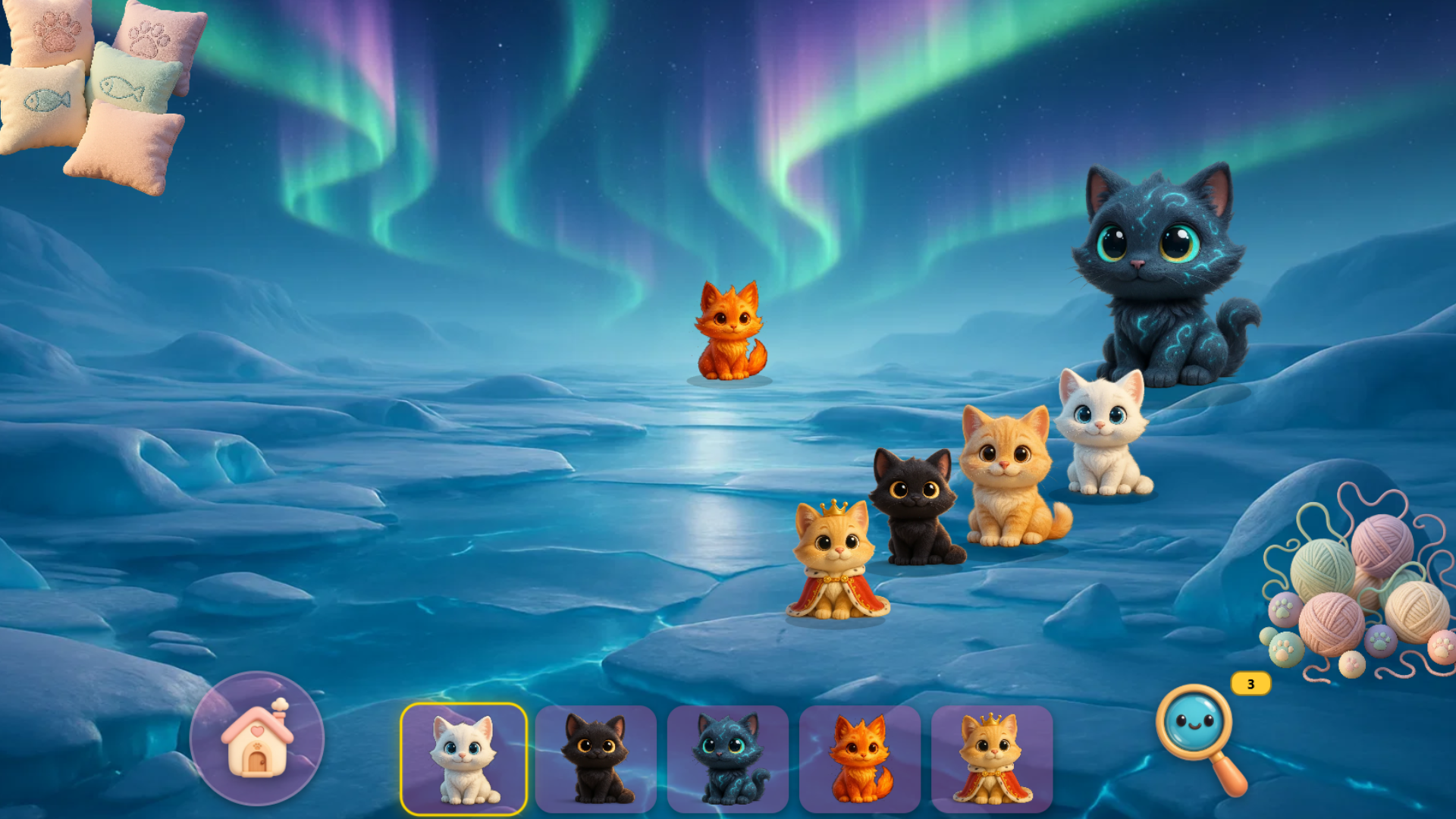This screenshot has width=1456, height=819.
Task: Click the small orange fox-like cat on ice
Action: click(x=732, y=330)
